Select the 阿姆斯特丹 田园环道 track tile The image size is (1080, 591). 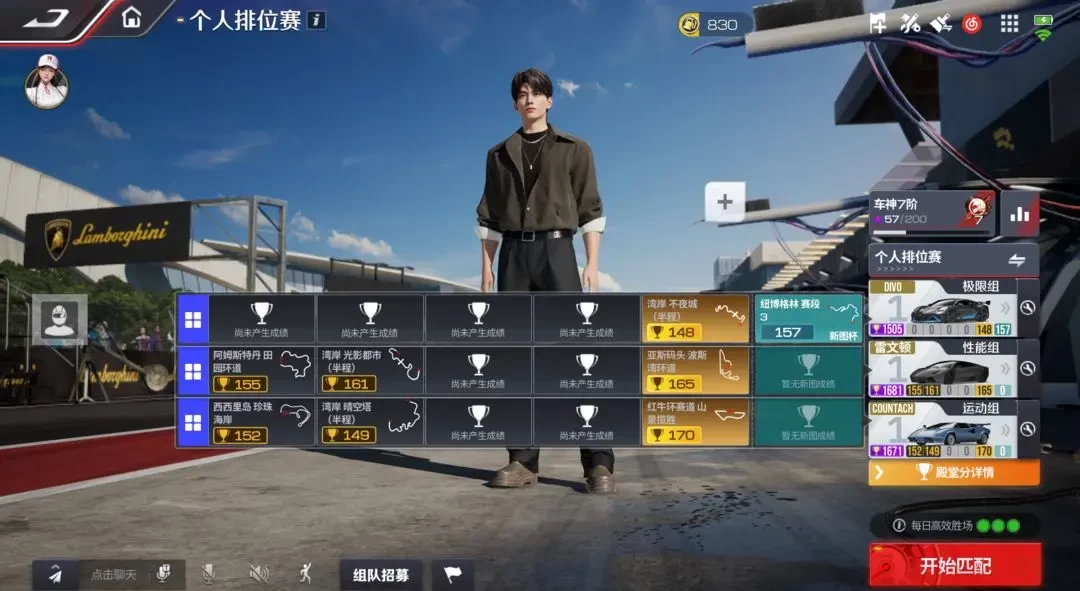[x=262, y=370]
